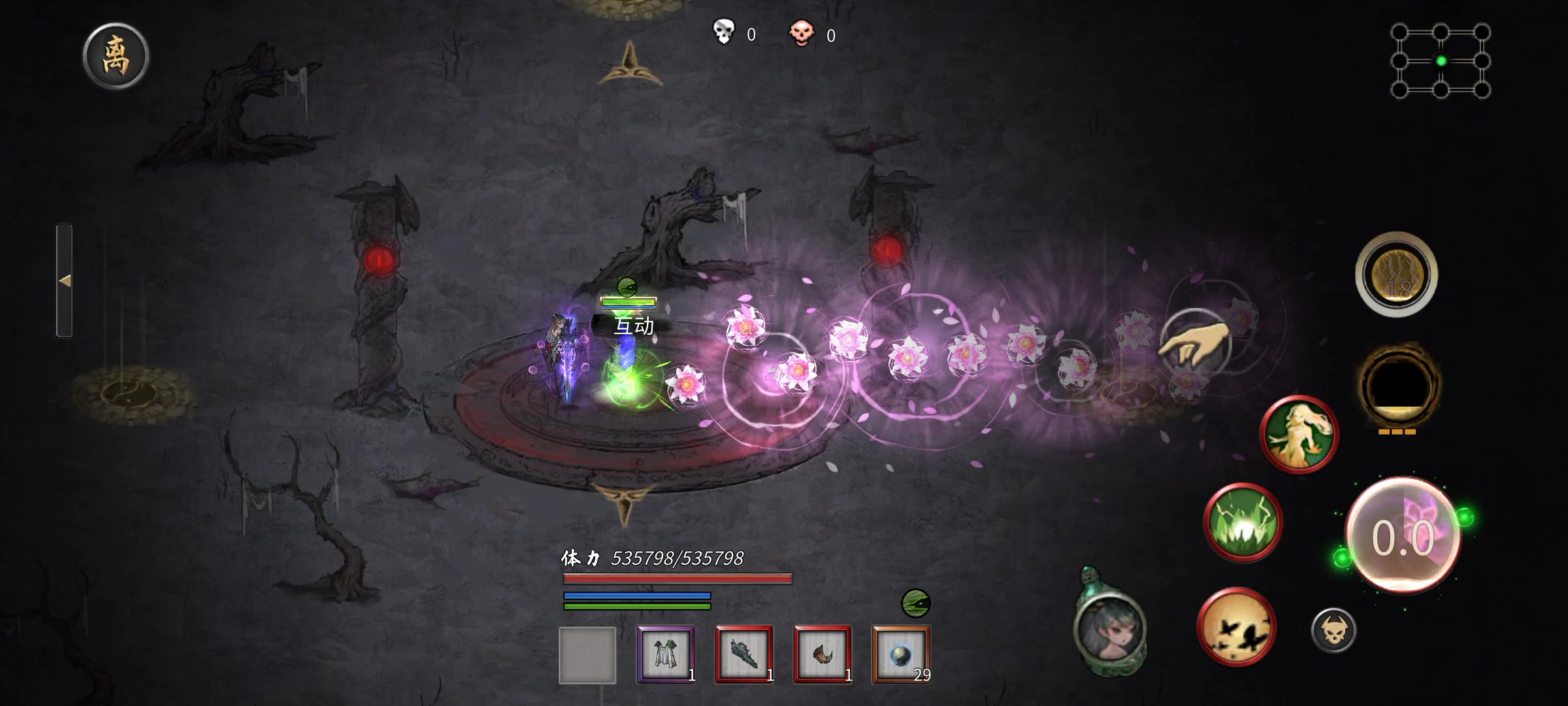Activate the golden skill with 18 cooldown
The height and width of the screenshot is (706, 1568).
(x=1396, y=275)
